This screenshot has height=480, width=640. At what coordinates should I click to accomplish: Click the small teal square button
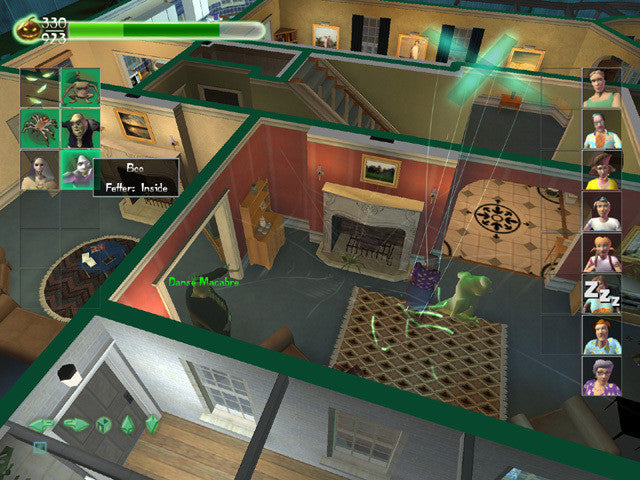point(39,447)
